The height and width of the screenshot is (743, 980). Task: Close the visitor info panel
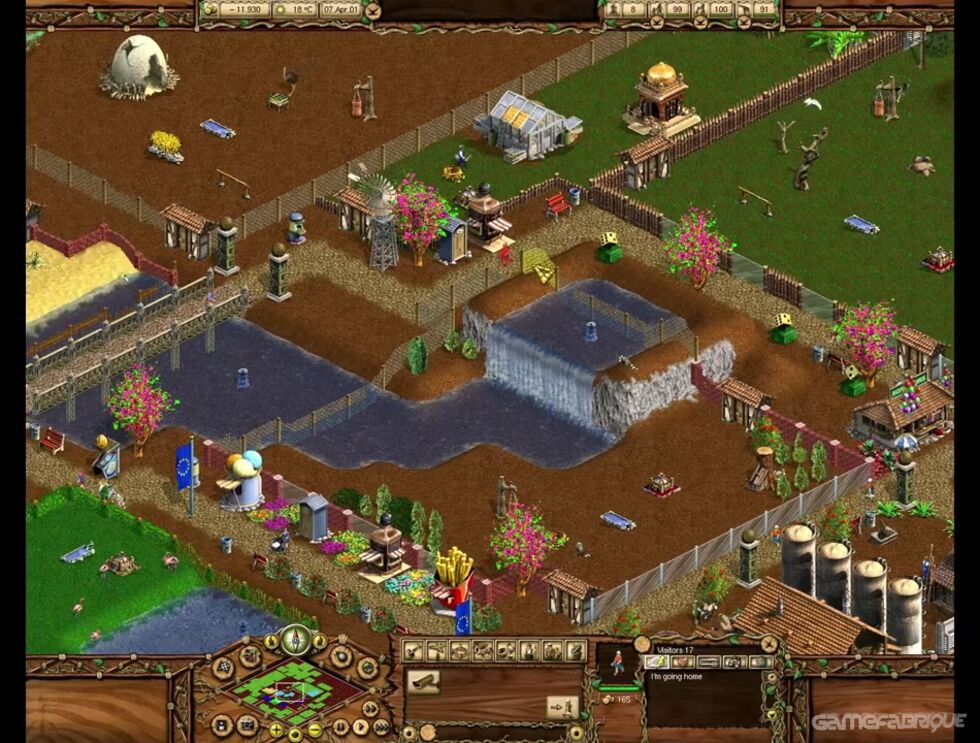point(768,645)
